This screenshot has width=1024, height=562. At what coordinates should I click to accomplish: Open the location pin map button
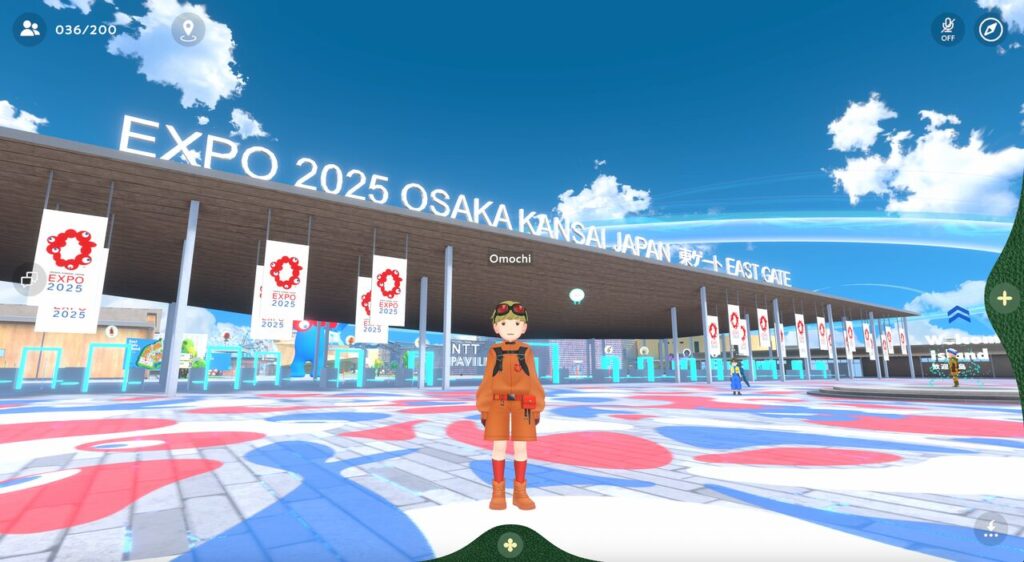[x=188, y=29]
